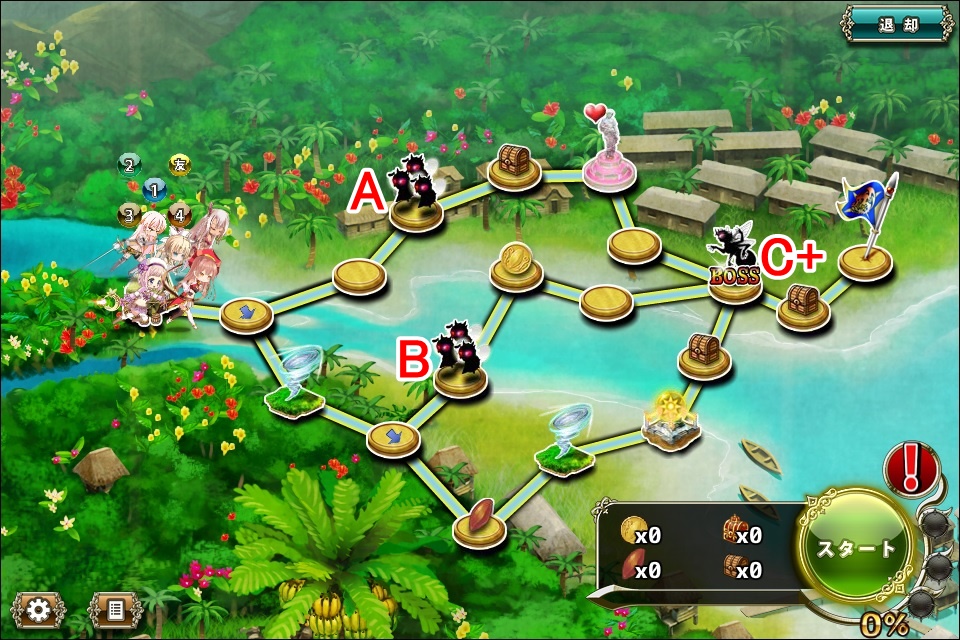Image resolution: width=960 pixels, height=640 pixels.
Task: Open the document list icon
Action: pos(115,610)
